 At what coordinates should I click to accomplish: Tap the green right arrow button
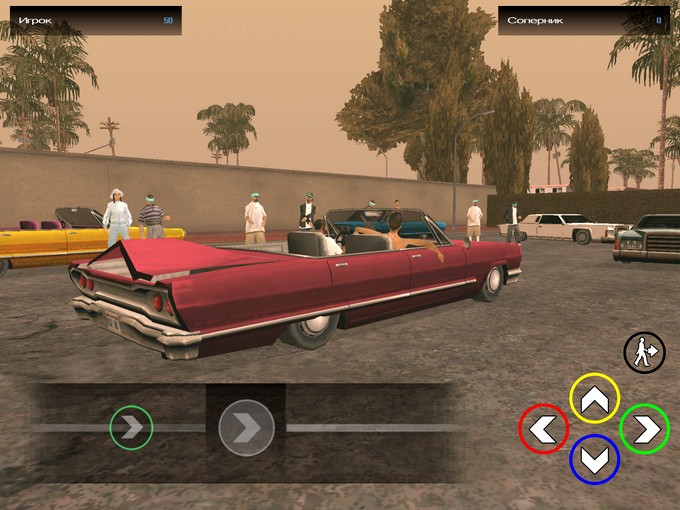pos(644,429)
